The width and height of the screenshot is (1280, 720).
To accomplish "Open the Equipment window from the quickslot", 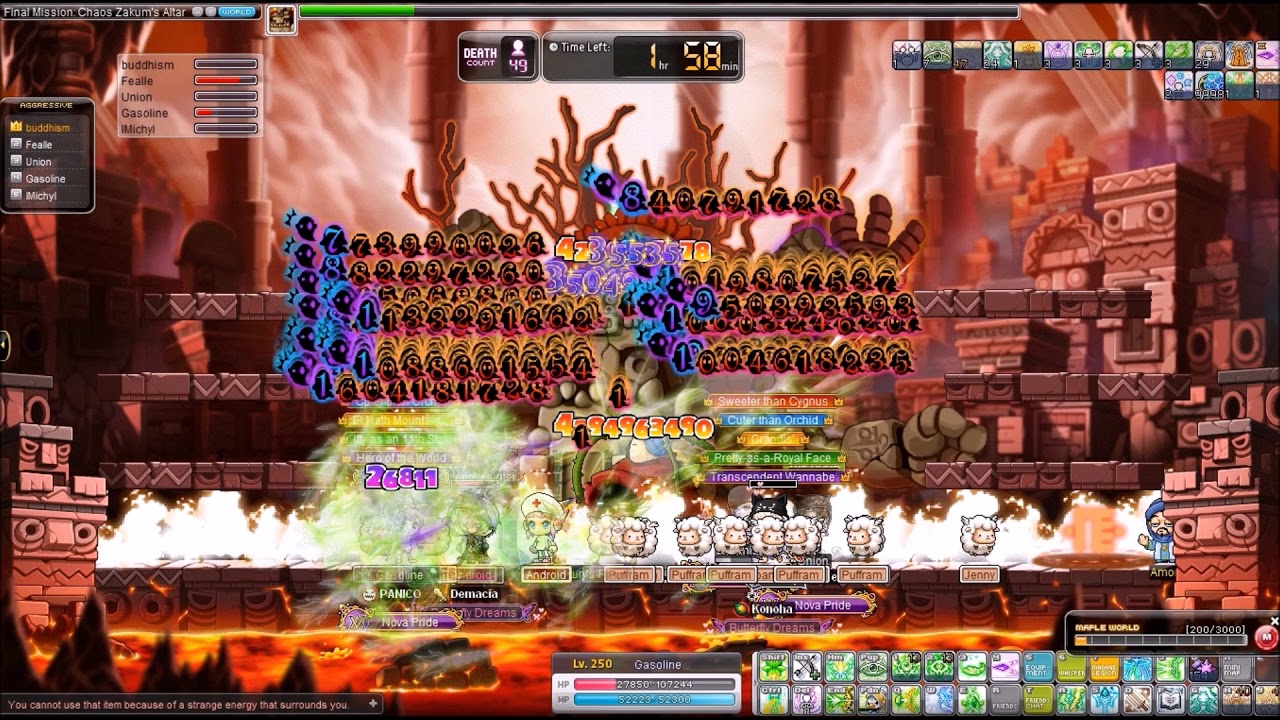I will [x=1036, y=667].
